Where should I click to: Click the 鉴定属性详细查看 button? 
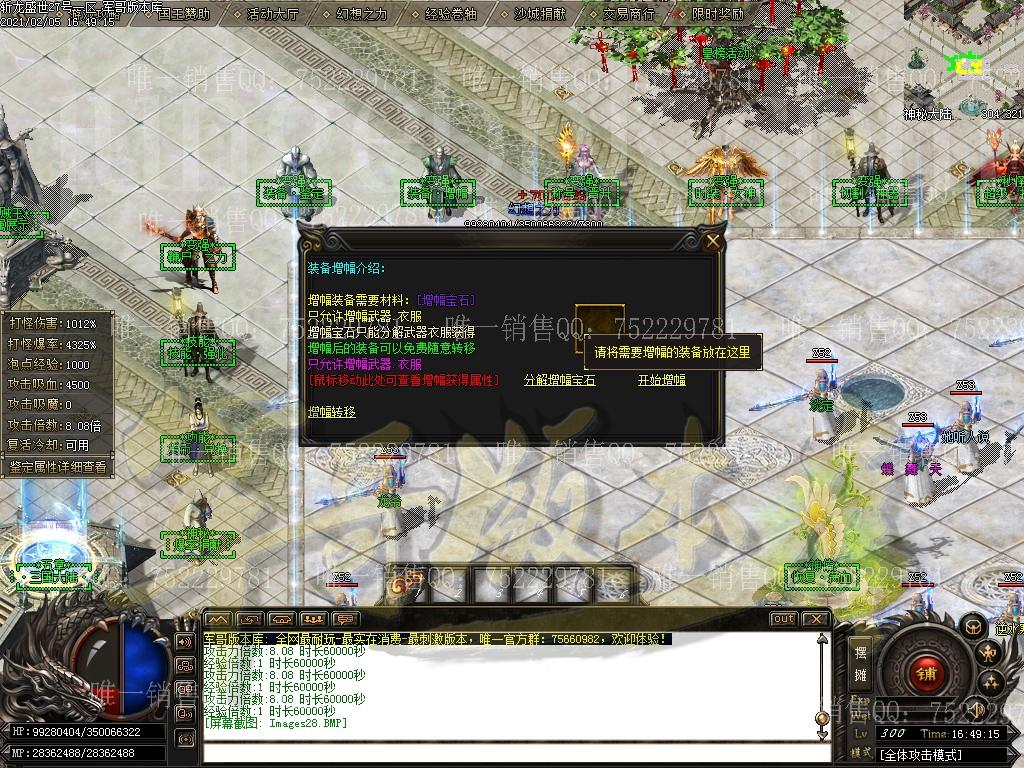click(57, 466)
